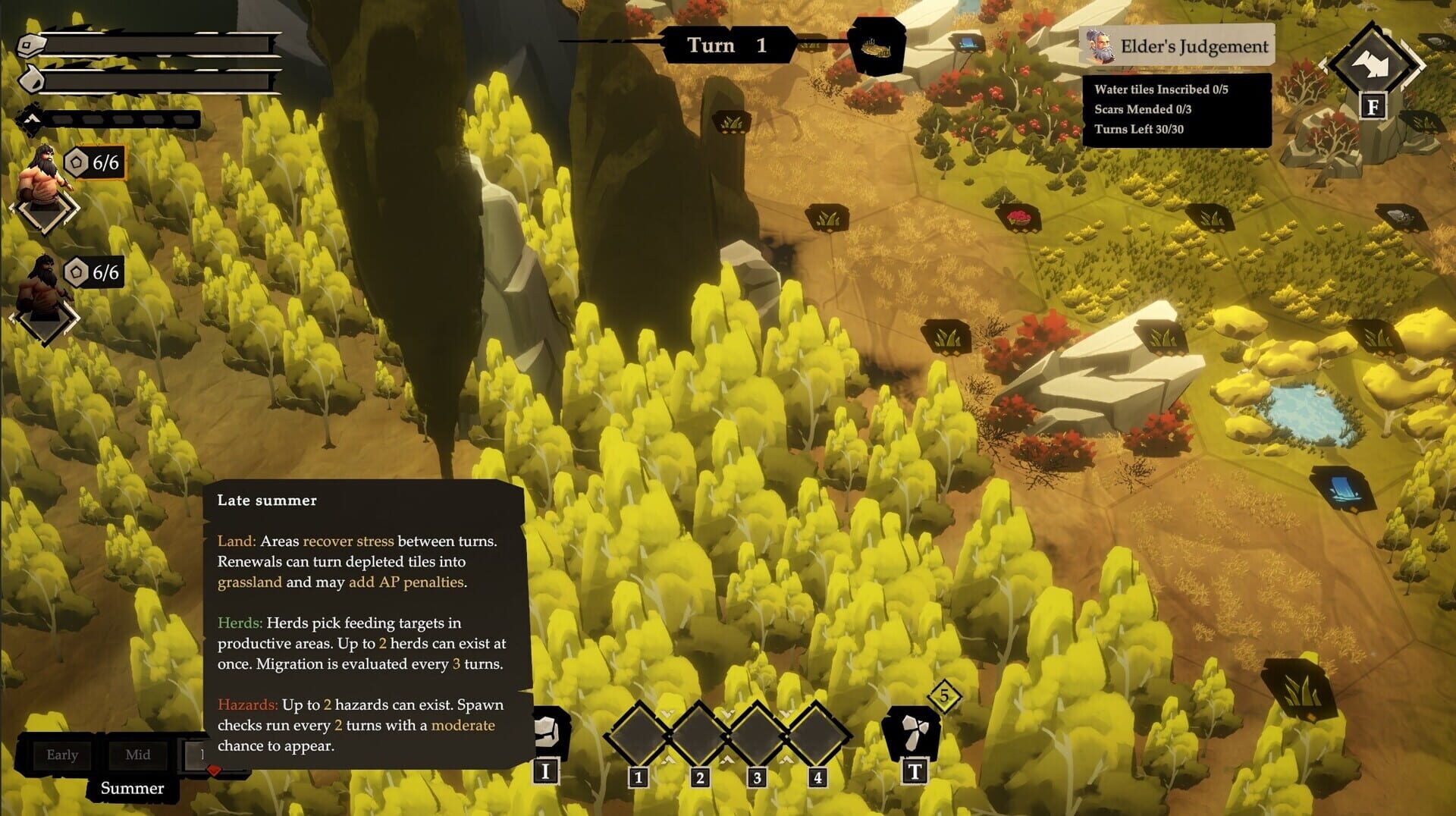Screen dimensions: 1456x816
Task: Switch to the Early summer tab
Action: point(62,755)
